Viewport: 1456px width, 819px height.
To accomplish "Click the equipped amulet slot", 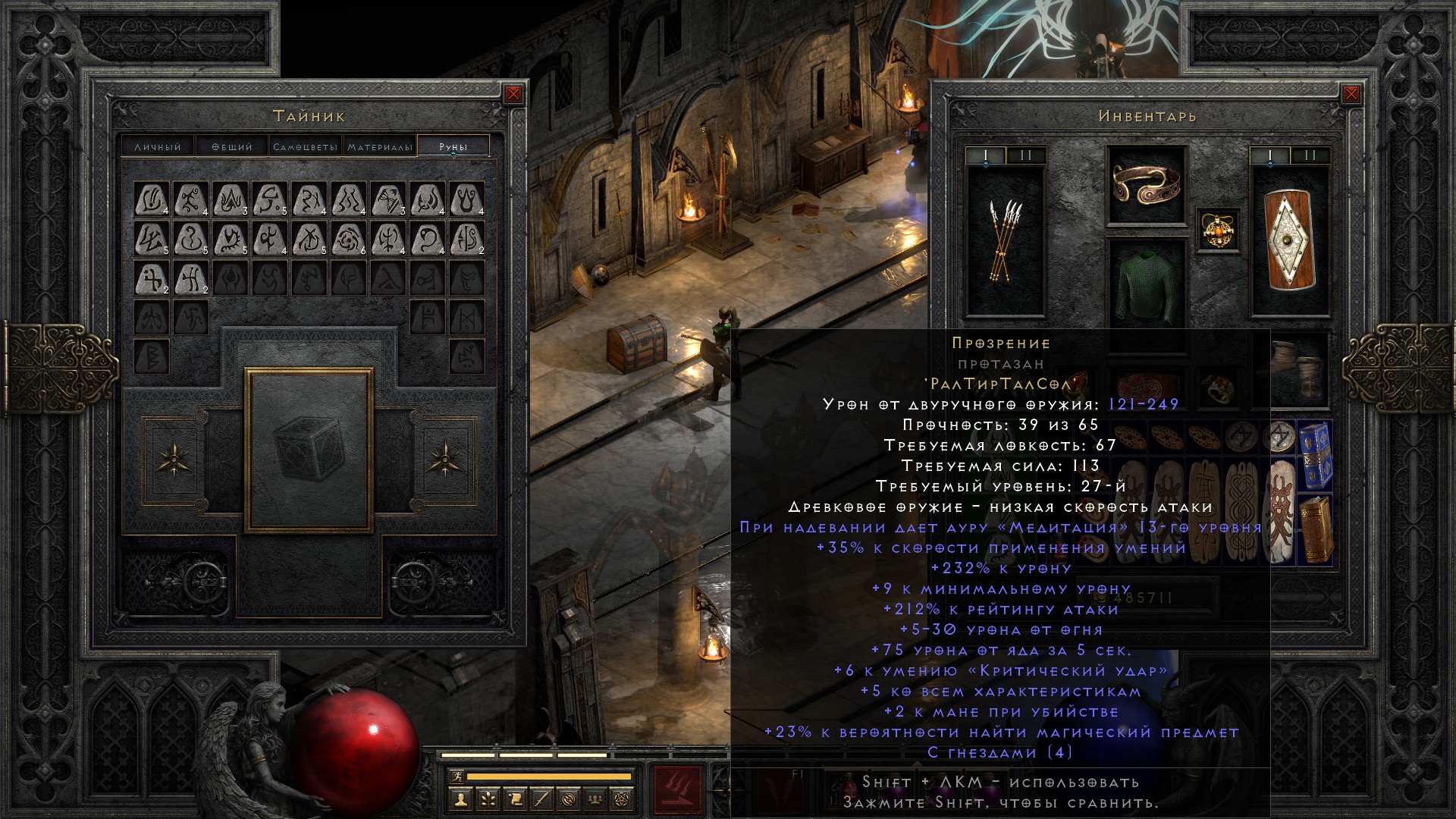I will click(1219, 229).
